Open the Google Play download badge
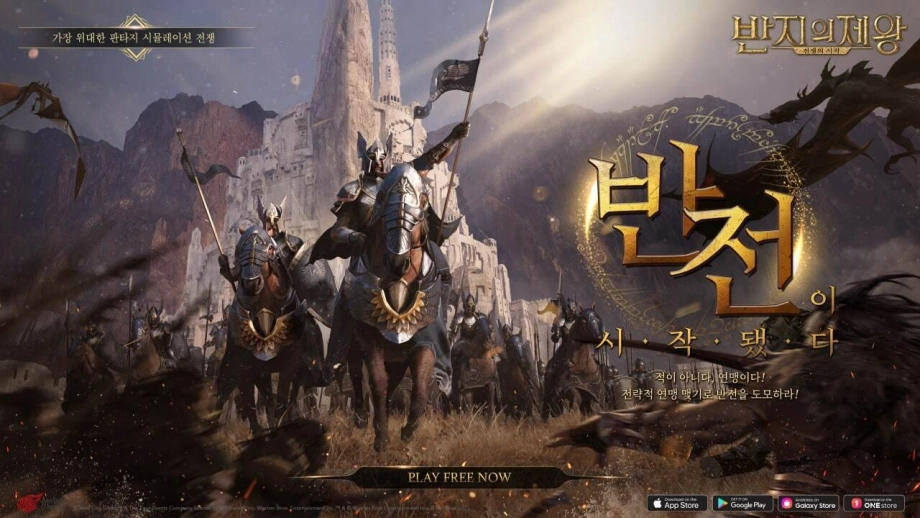The image size is (920, 518). tap(742, 503)
